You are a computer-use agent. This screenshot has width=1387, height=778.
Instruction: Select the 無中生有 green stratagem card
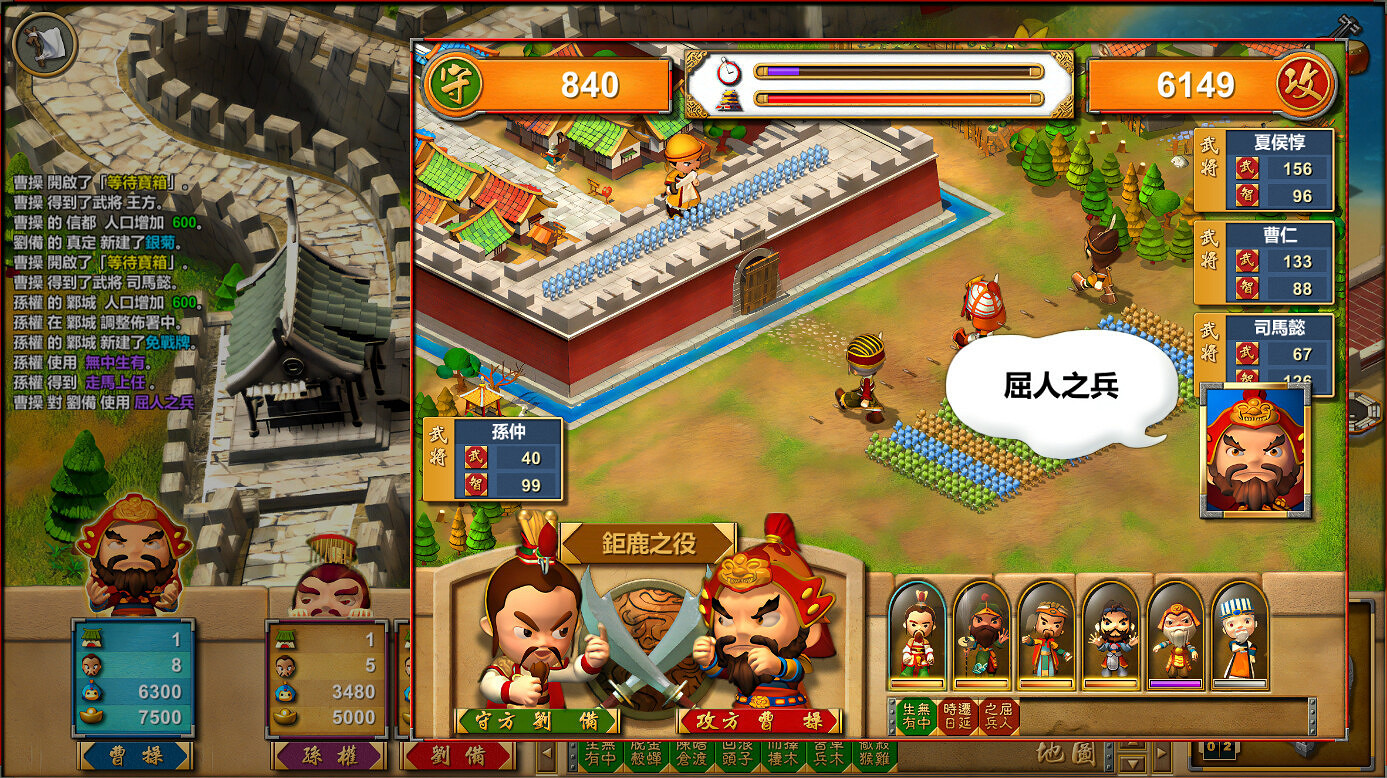[917, 715]
